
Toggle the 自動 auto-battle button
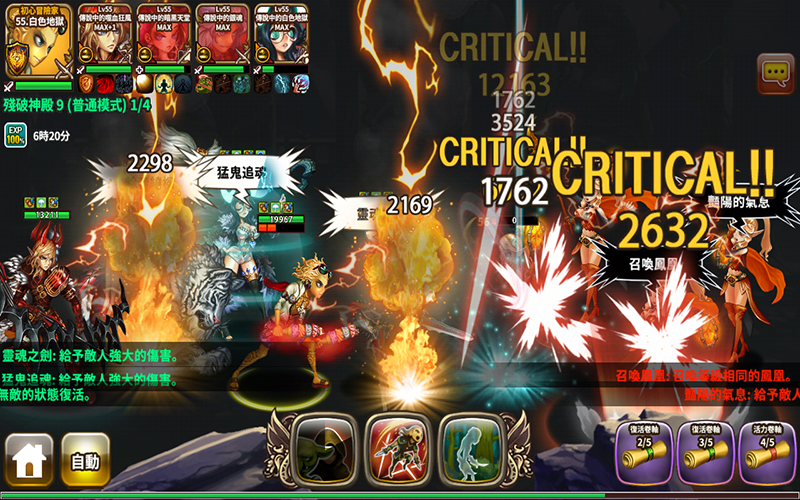point(85,460)
